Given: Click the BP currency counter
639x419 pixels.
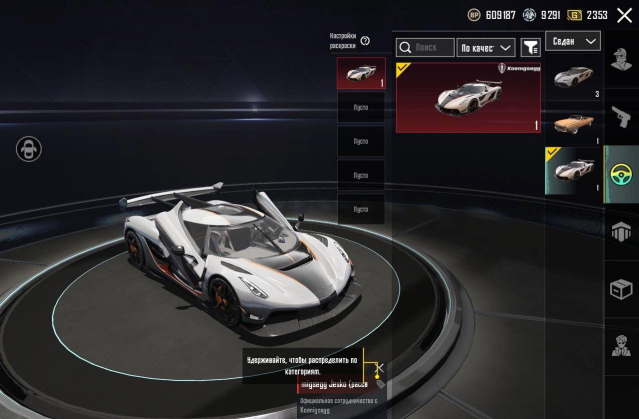Looking at the screenshot, I should coord(493,15).
